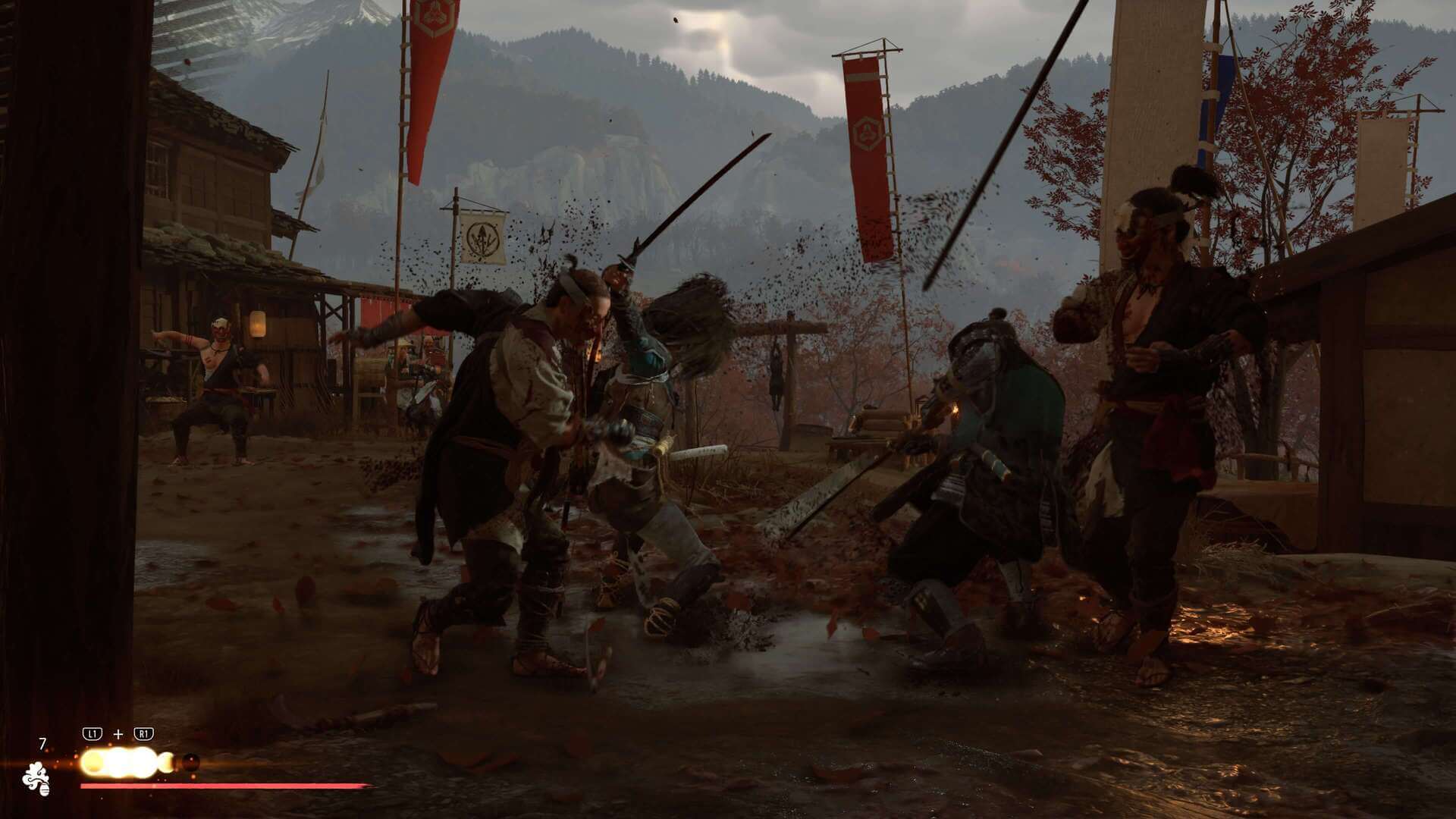Select the R1 button prompt icon
Image resolution: width=1456 pixels, height=819 pixels.
(144, 733)
